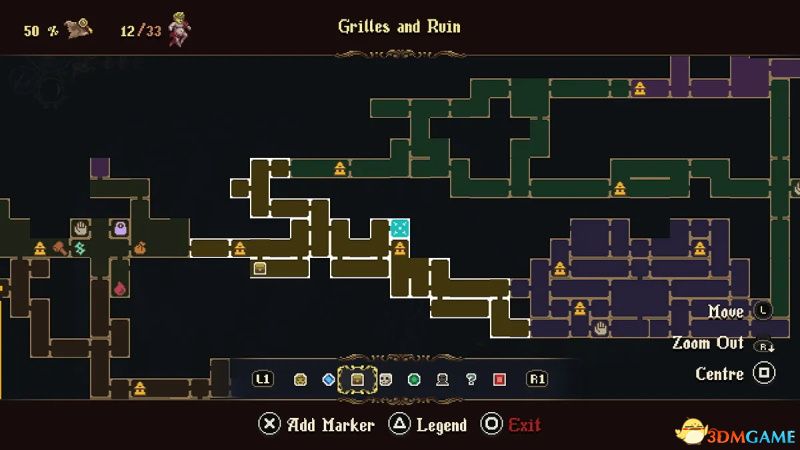Click the teal rune symbol on map

[x=79, y=247]
